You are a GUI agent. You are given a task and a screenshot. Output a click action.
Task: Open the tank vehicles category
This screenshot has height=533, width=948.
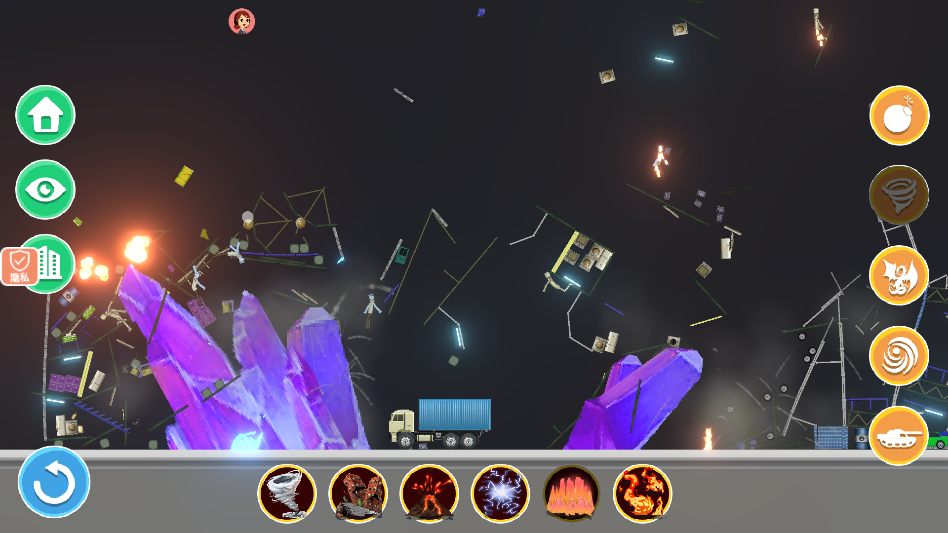(899, 435)
